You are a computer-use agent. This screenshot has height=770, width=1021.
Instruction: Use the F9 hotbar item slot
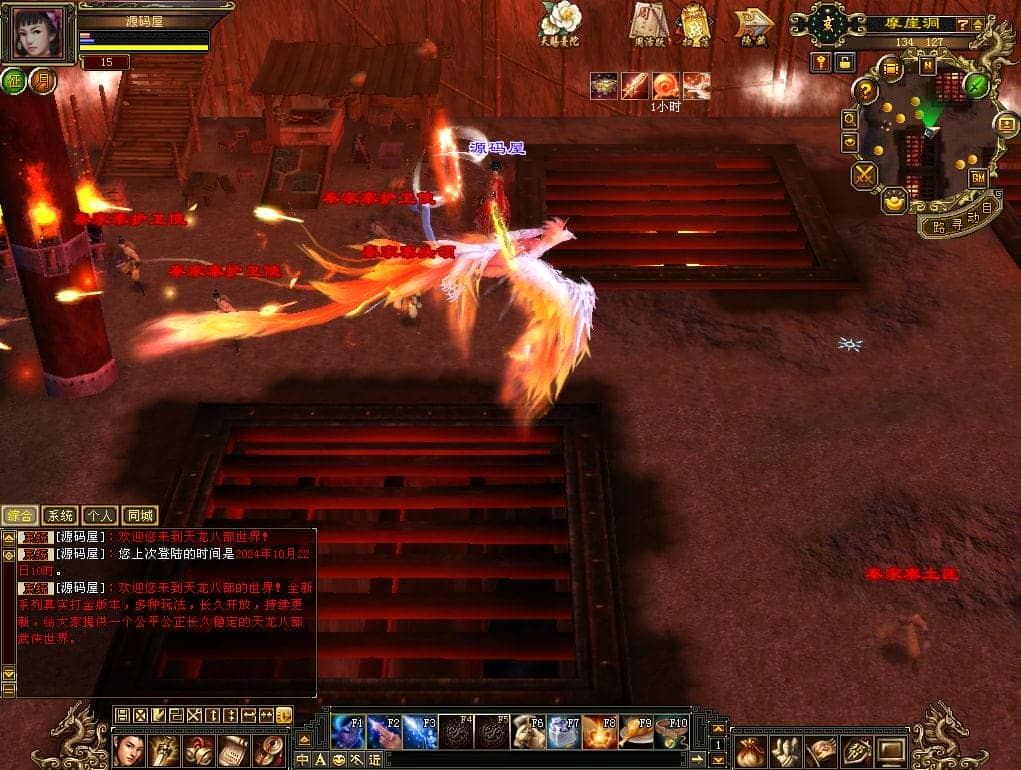[x=636, y=732]
